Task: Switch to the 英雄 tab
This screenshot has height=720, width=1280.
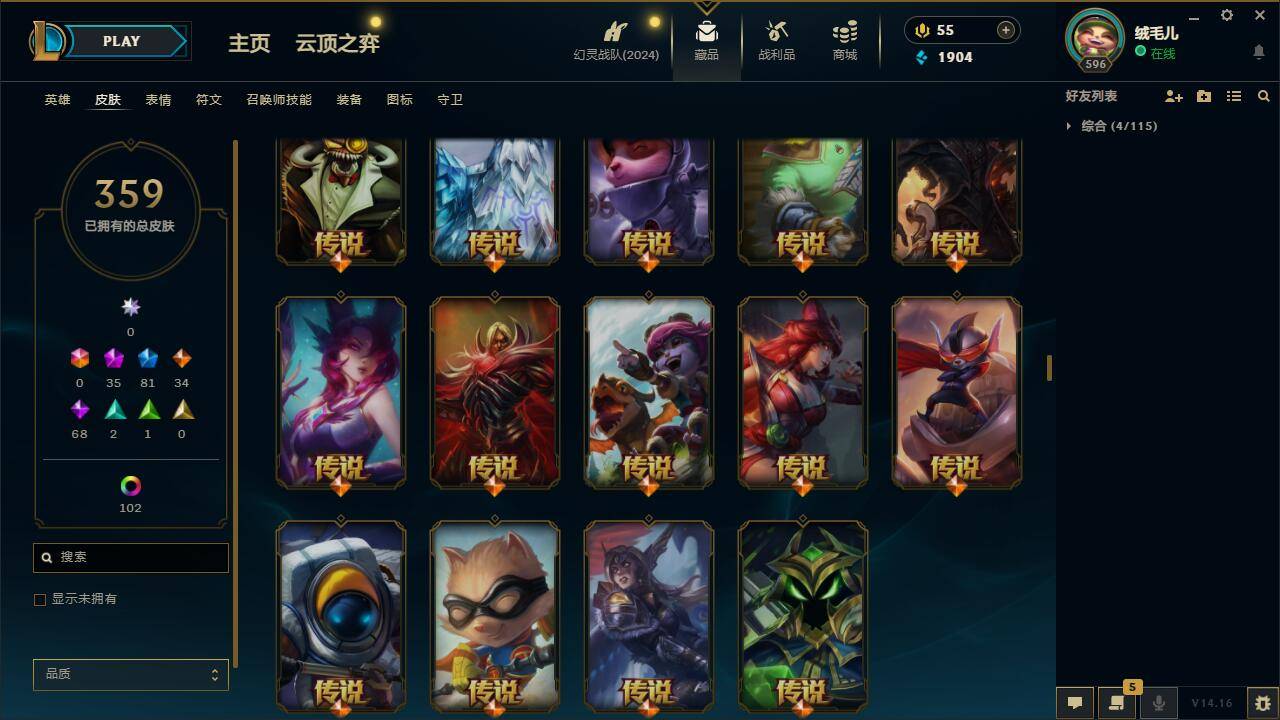Action: click(56, 99)
